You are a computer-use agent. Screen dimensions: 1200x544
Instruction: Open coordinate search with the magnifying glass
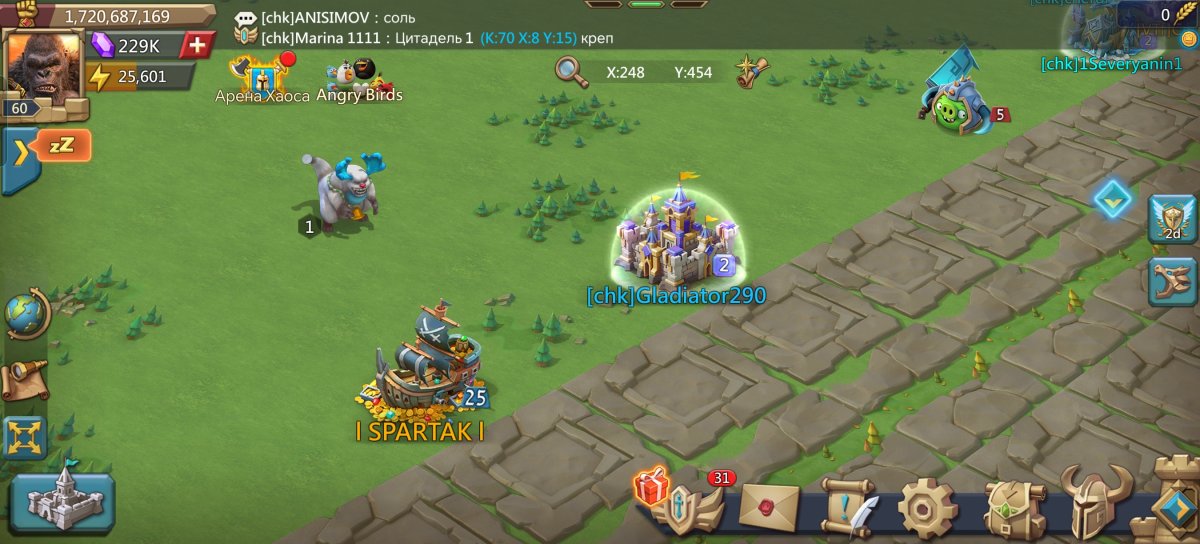tap(571, 72)
